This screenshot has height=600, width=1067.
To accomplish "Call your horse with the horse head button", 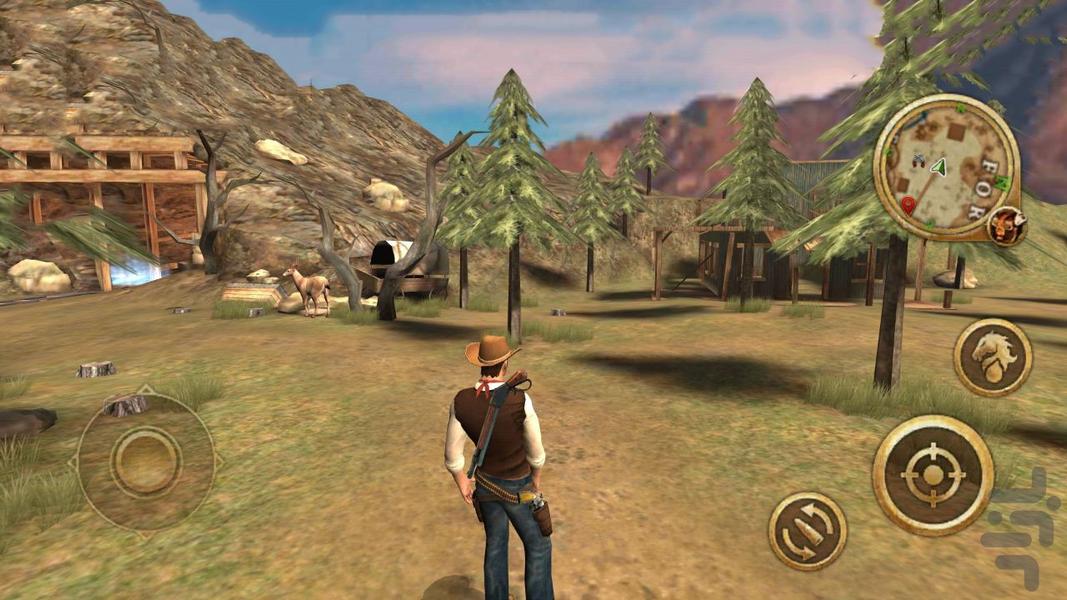I will [x=992, y=358].
